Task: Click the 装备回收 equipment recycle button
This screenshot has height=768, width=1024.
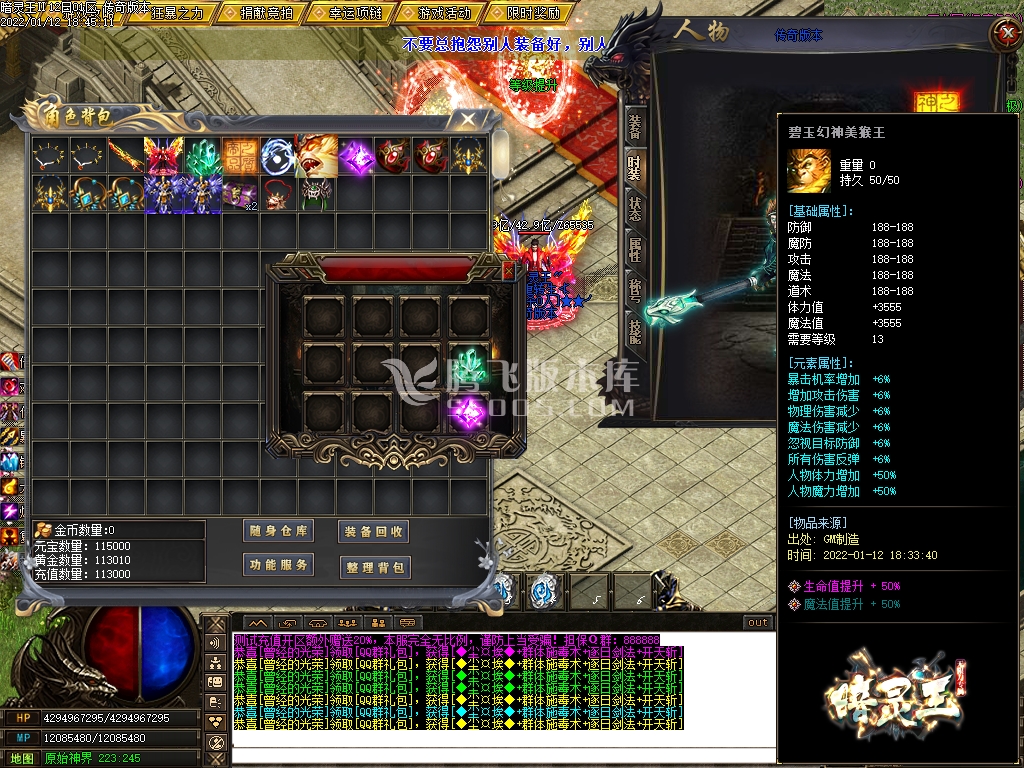Action: (374, 532)
